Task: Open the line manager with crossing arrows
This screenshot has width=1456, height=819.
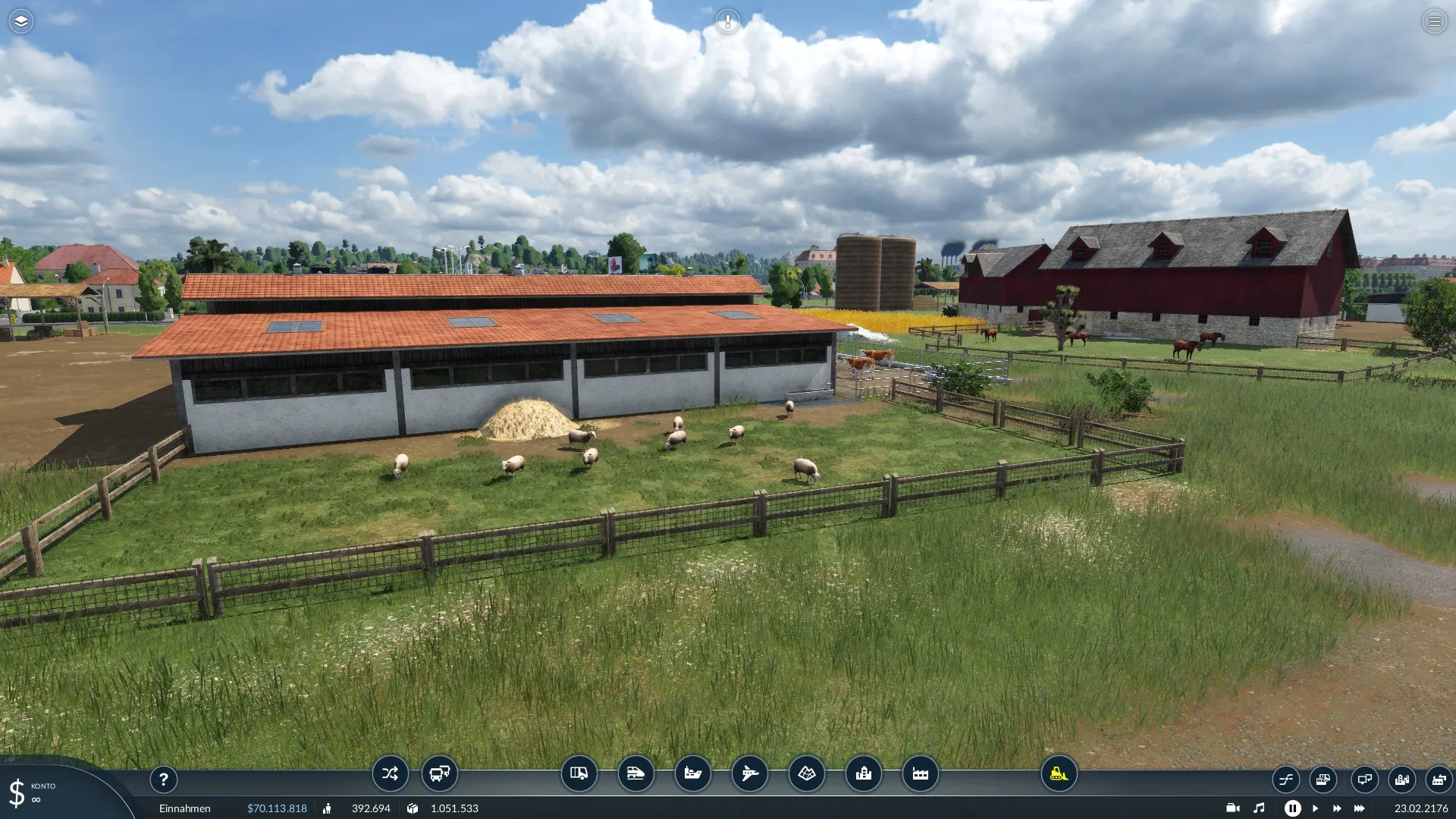Action: [x=390, y=773]
